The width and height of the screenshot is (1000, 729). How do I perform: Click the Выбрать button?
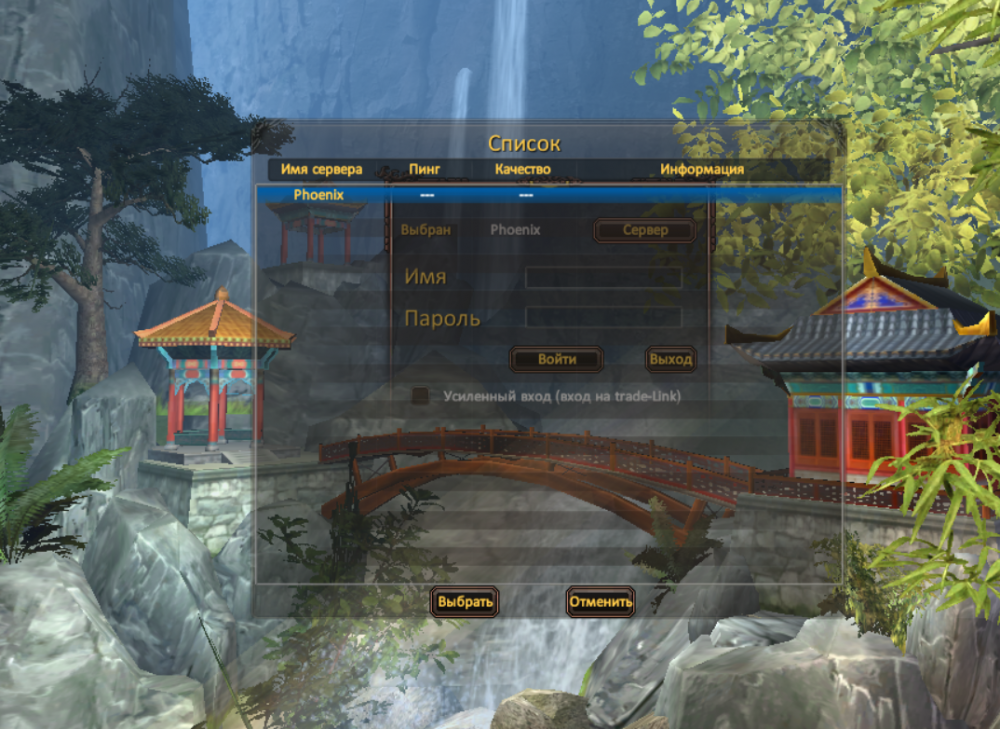(464, 602)
